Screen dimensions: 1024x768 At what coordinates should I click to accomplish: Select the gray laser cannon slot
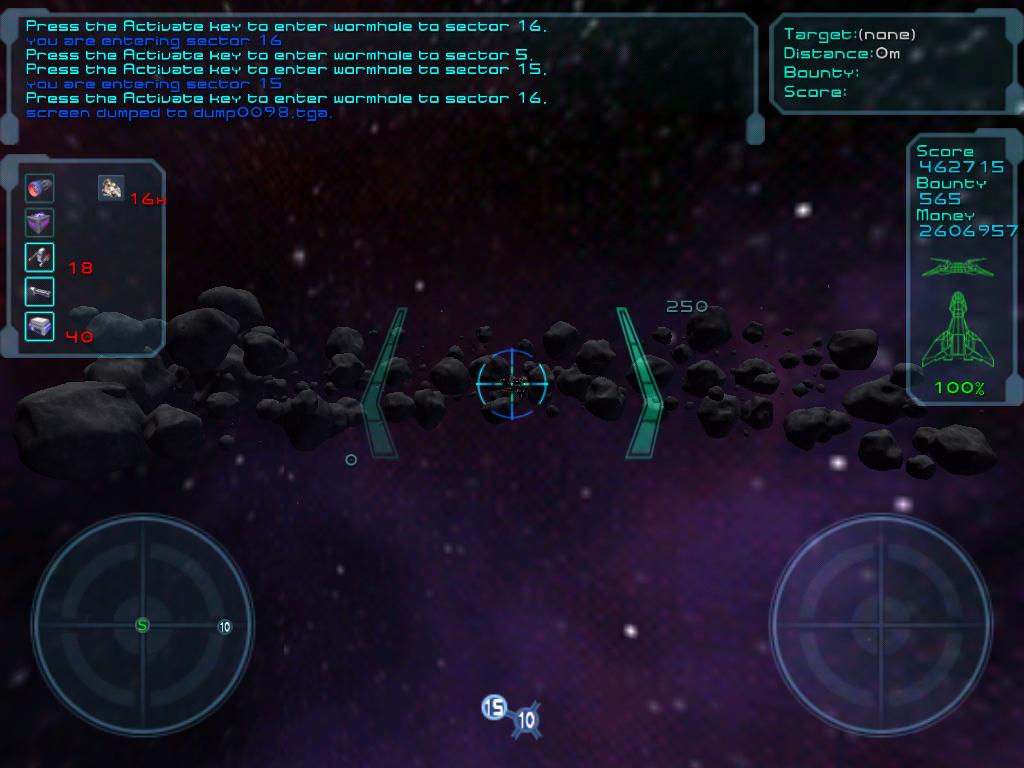click(40, 292)
